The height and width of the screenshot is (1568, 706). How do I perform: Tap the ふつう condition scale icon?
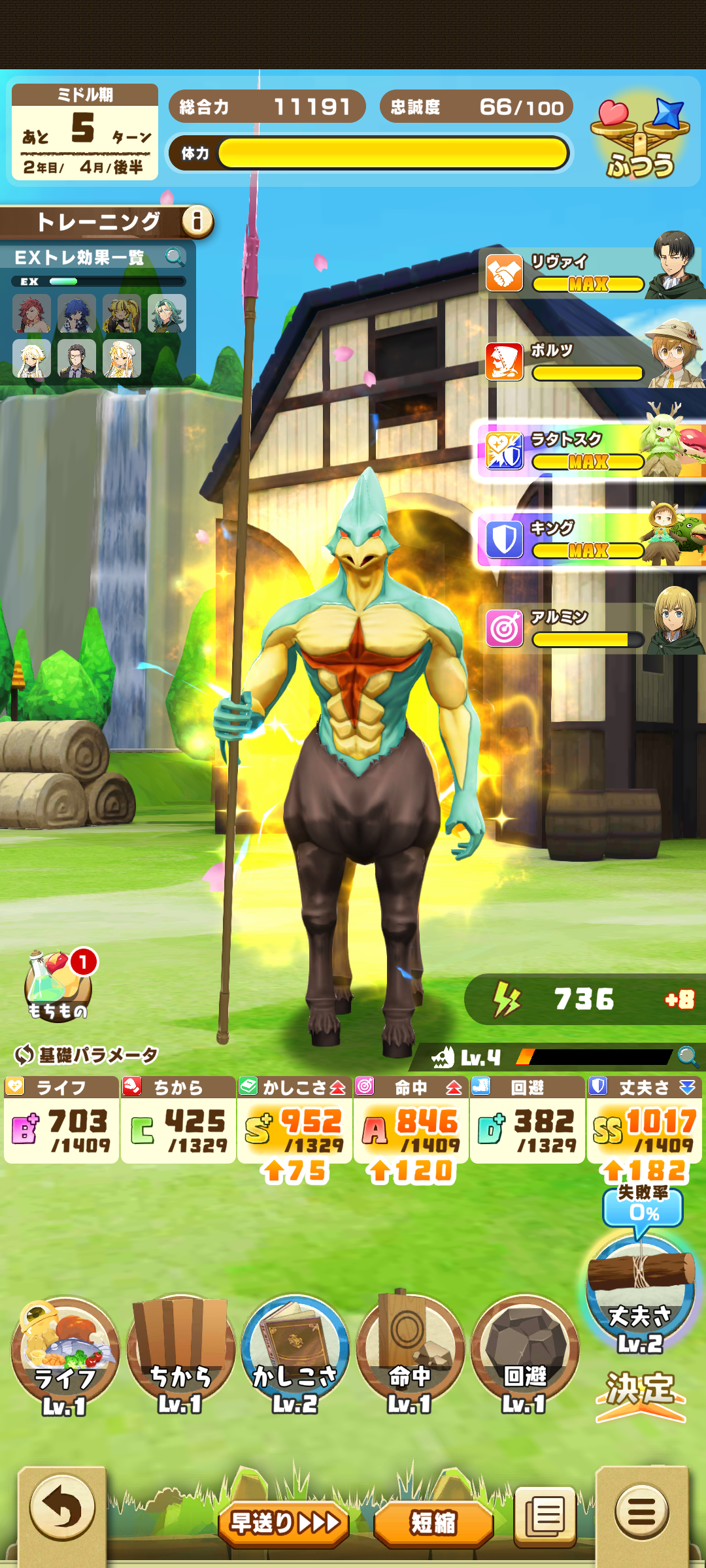click(x=640, y=139)
